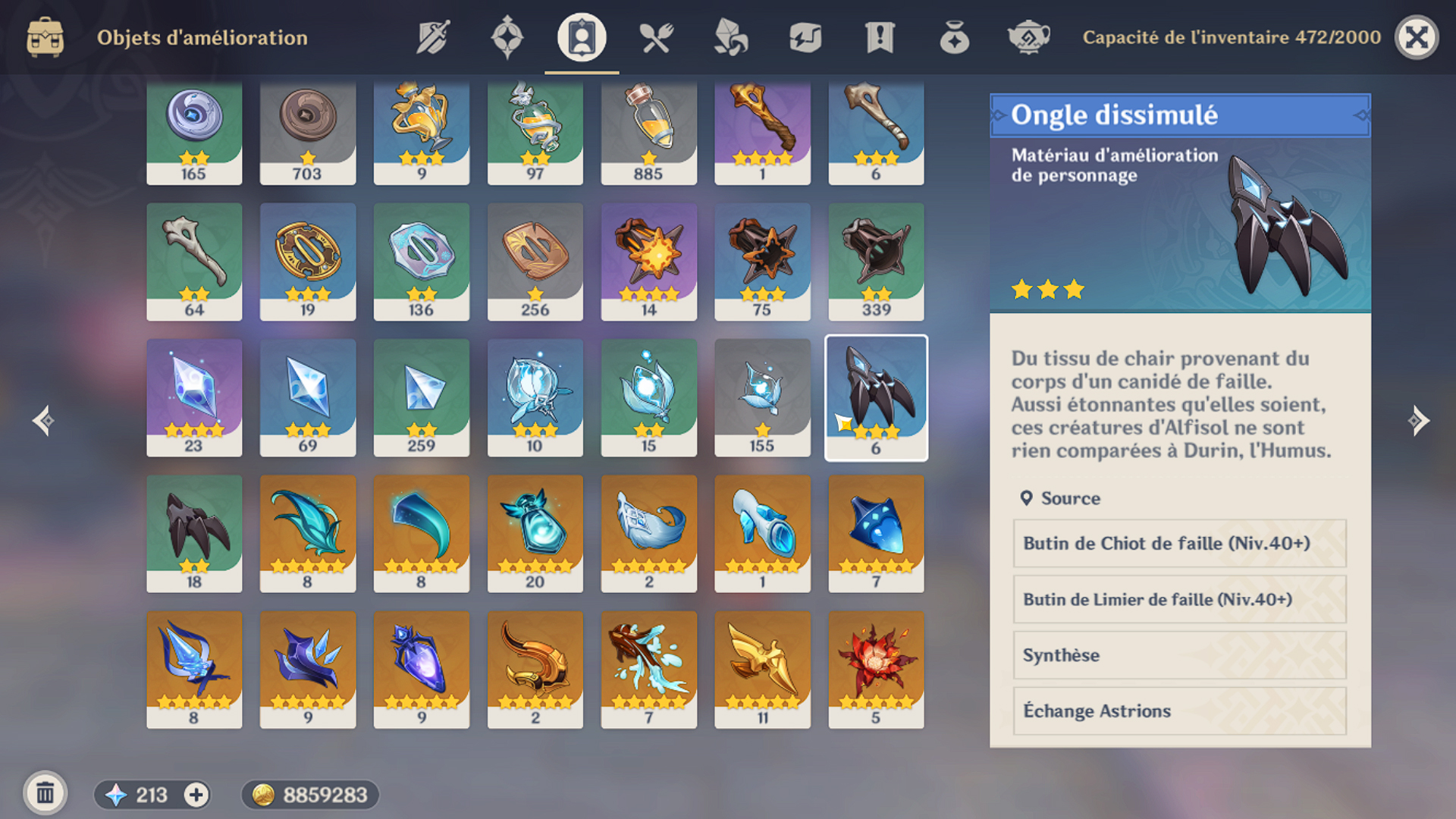Go to previous page with left arrow
This screenshot has width=1456, height=819.
(43, 421)
